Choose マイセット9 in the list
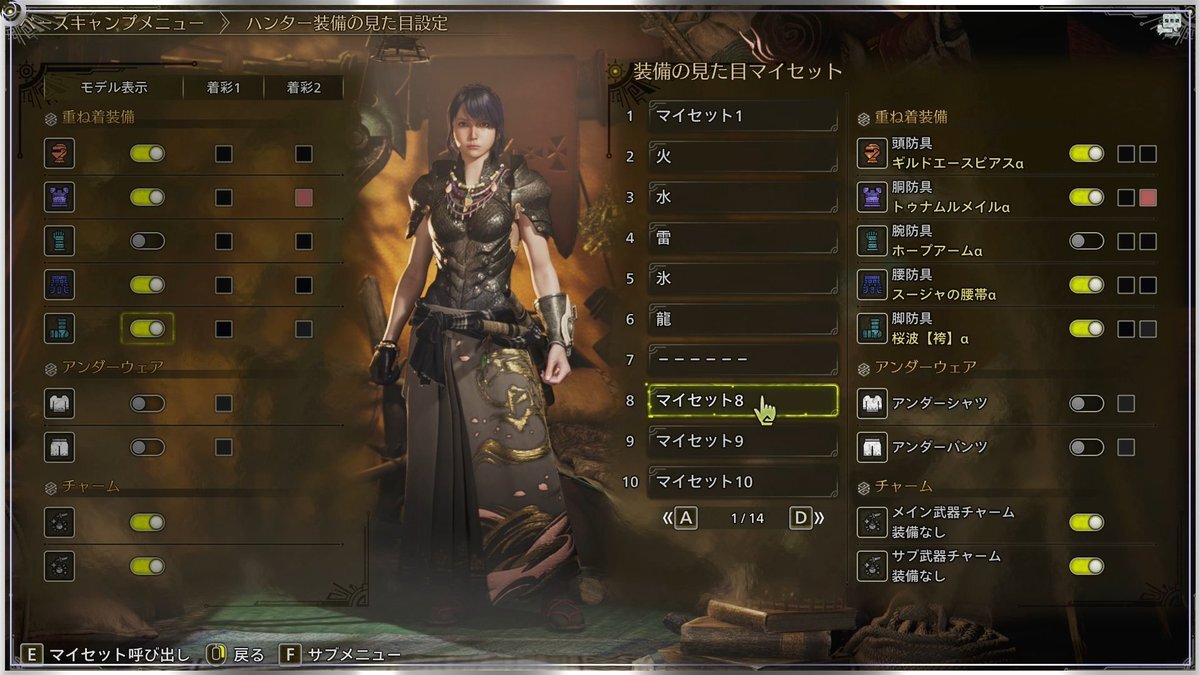Screen dimensions: 1200x675 (x=742, y=441)
